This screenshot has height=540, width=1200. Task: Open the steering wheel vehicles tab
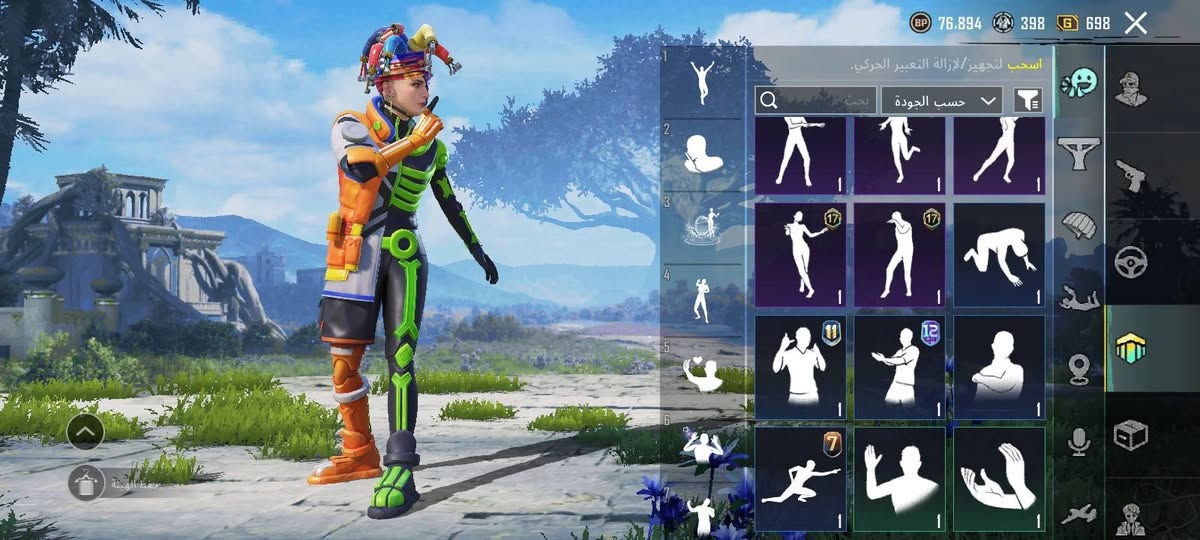(x=1130, y=262)
